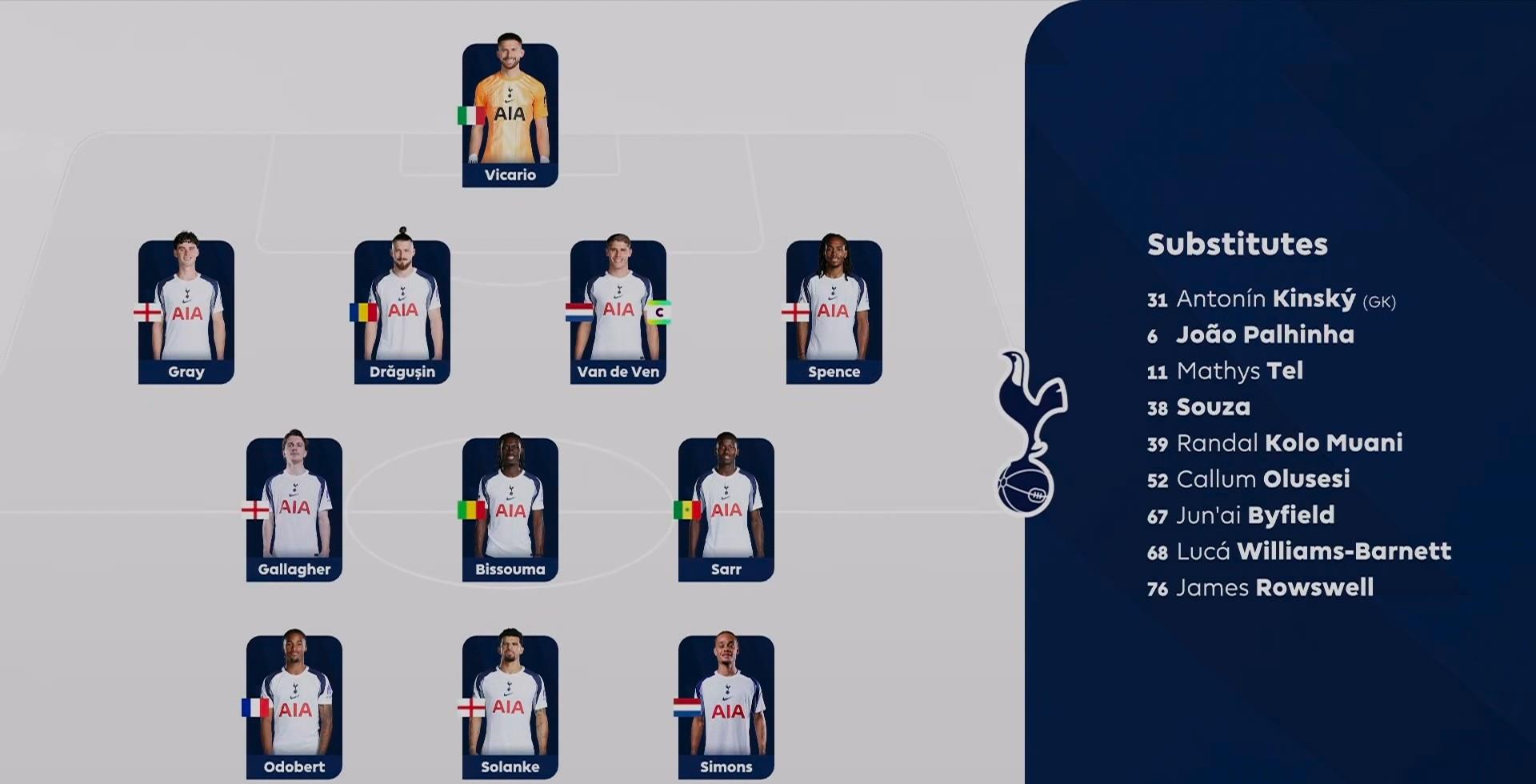Pick captain Van de Ven's card

[618, 312]
